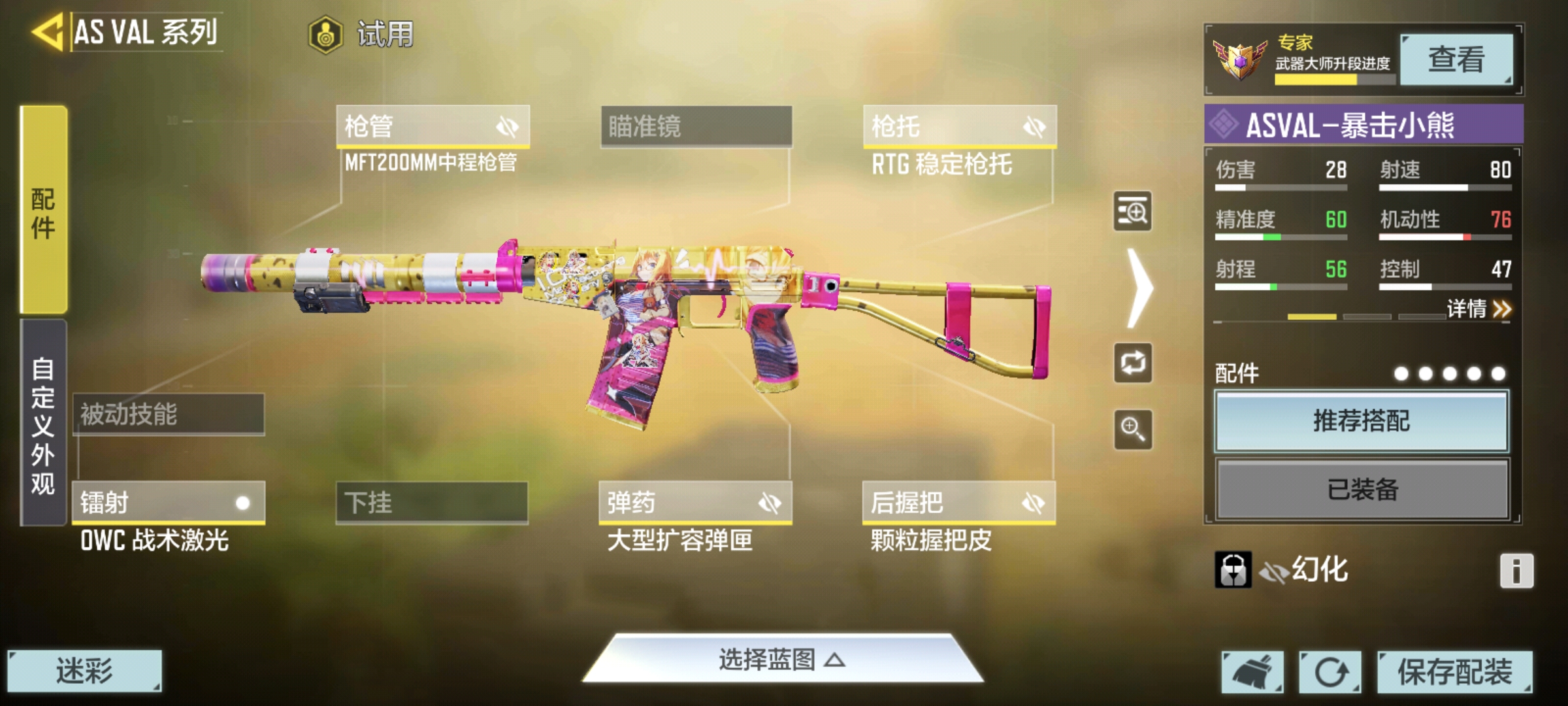This screenshot has width=1568, height=706.
Task: Open the 枪管 barrel attachment slot
Action: coord(433,126)
